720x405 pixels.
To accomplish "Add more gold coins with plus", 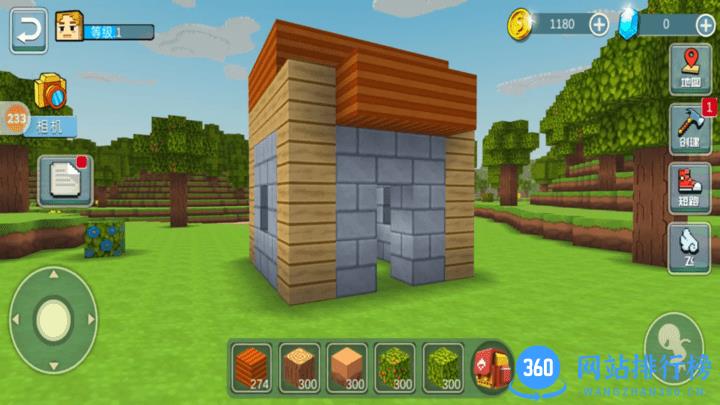I will pos(598,24).
